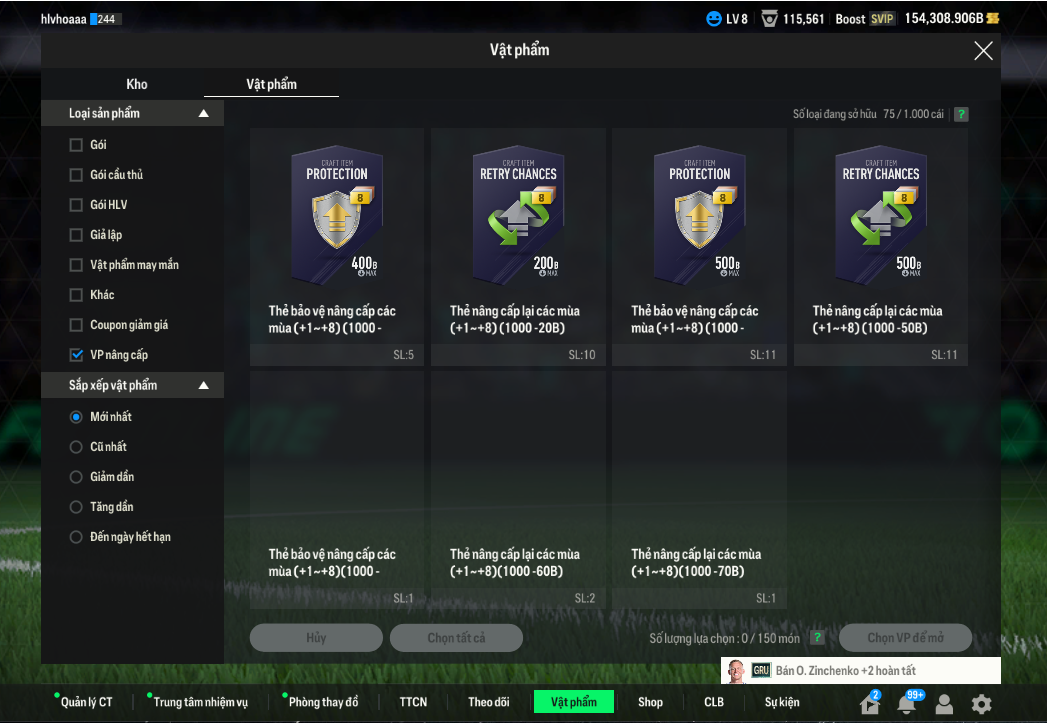Choose the Giảm dần sort option

point(76,477)
